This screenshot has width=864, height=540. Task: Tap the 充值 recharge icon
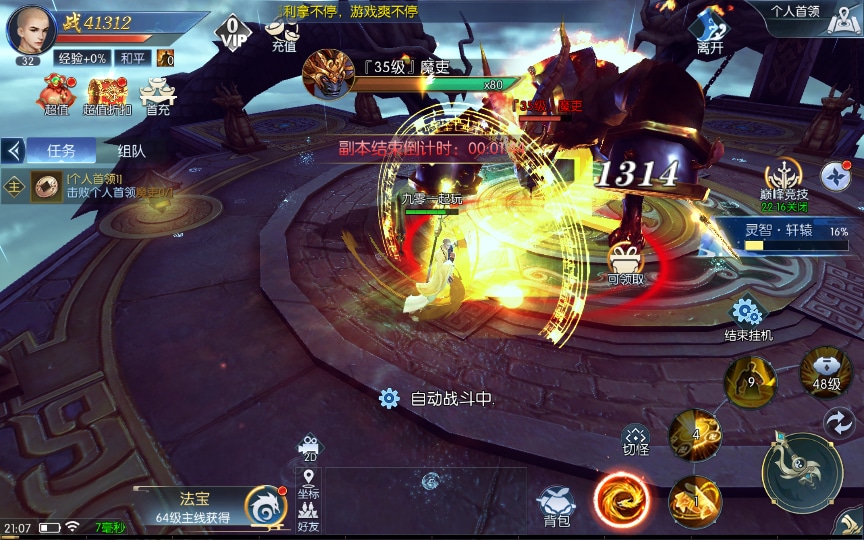pos(284,32)
